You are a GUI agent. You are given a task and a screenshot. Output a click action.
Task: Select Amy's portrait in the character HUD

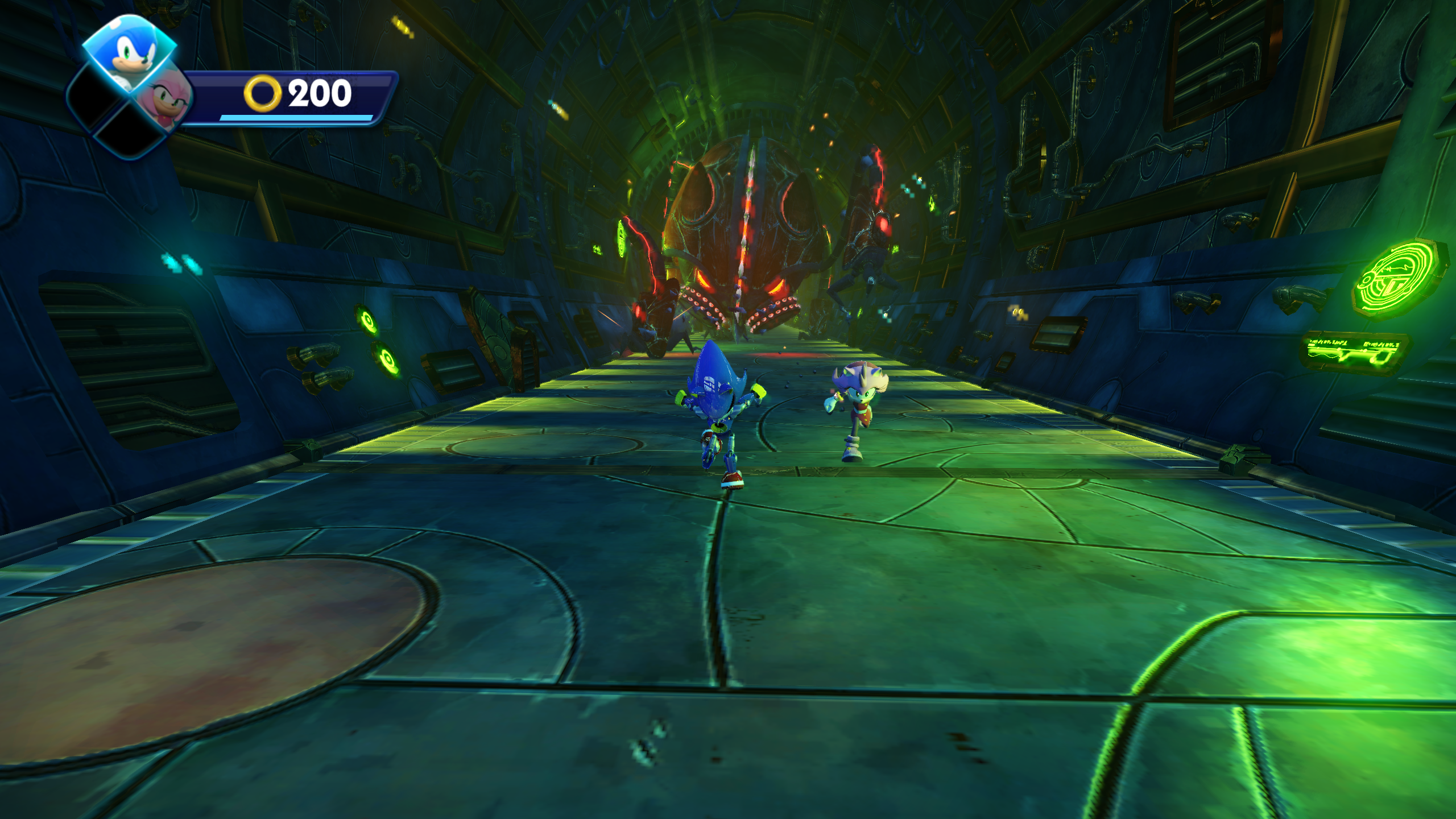(x=165, y=100)
